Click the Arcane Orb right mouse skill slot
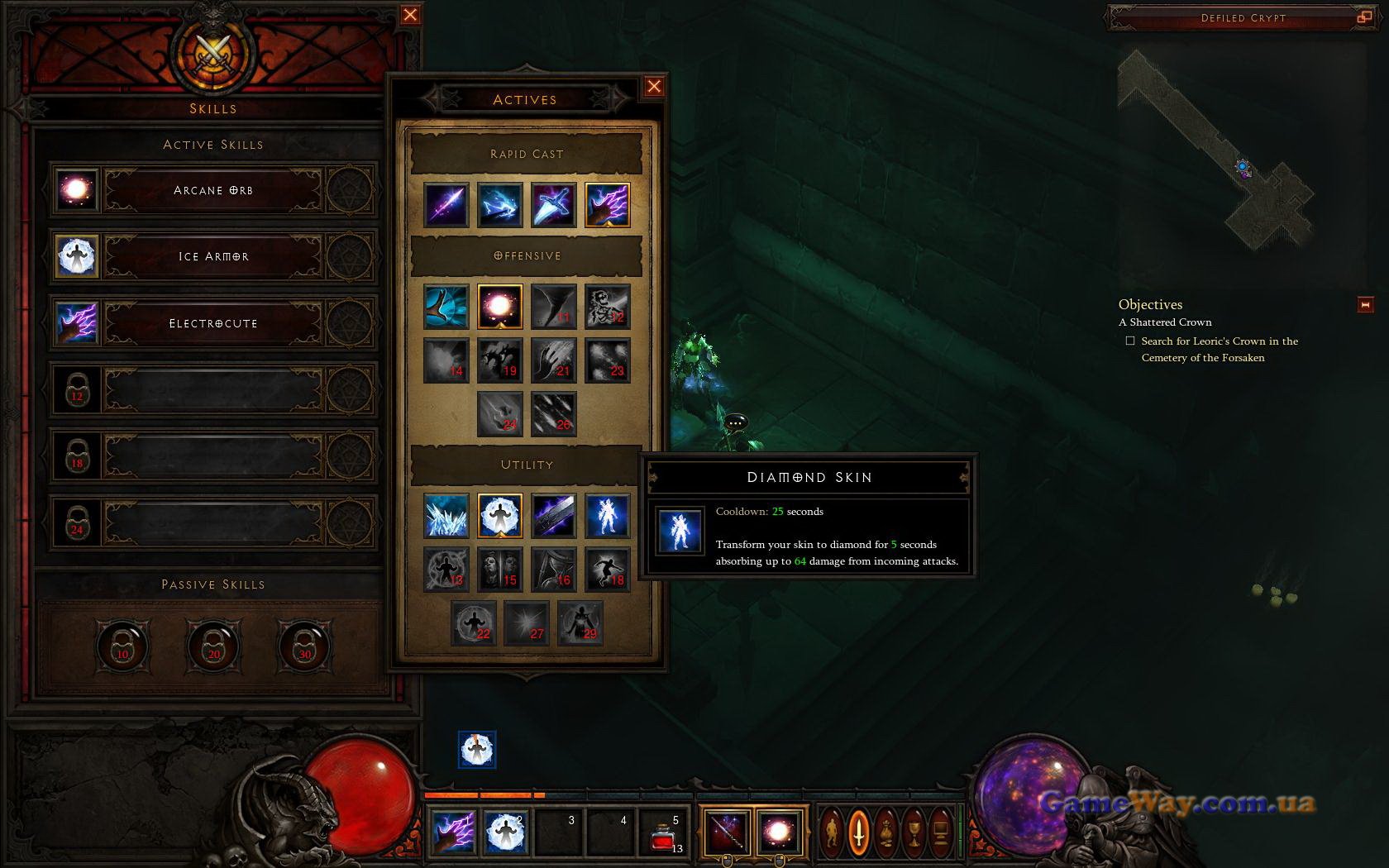The width and height of the screenshot is (1389, 868). pyautogui.click(x=779, y=832)
